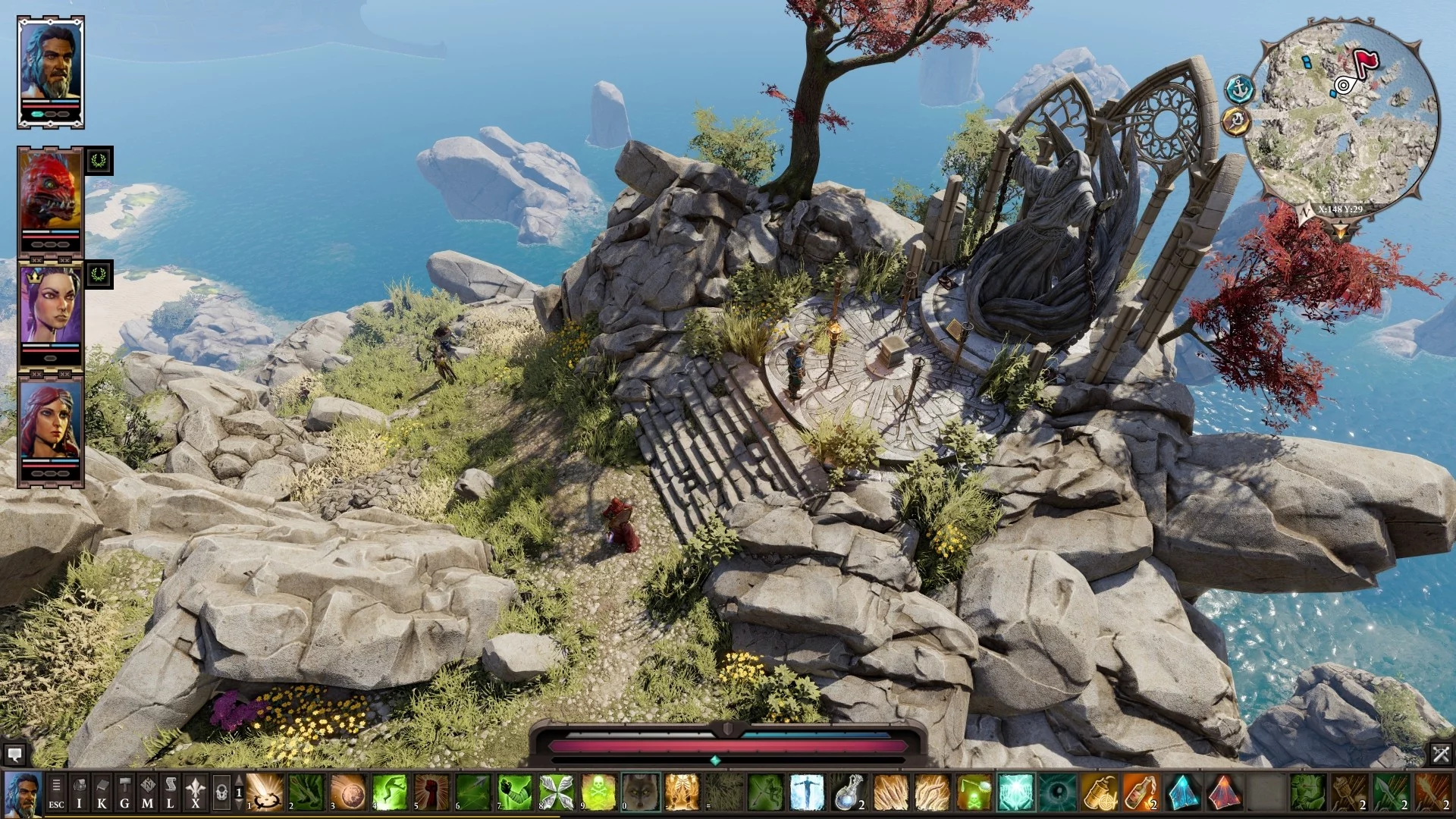Viewport: 1456px width, 819px height.
Task: Select the red-haired woman party portrait
Action: [x=51, y=422]
